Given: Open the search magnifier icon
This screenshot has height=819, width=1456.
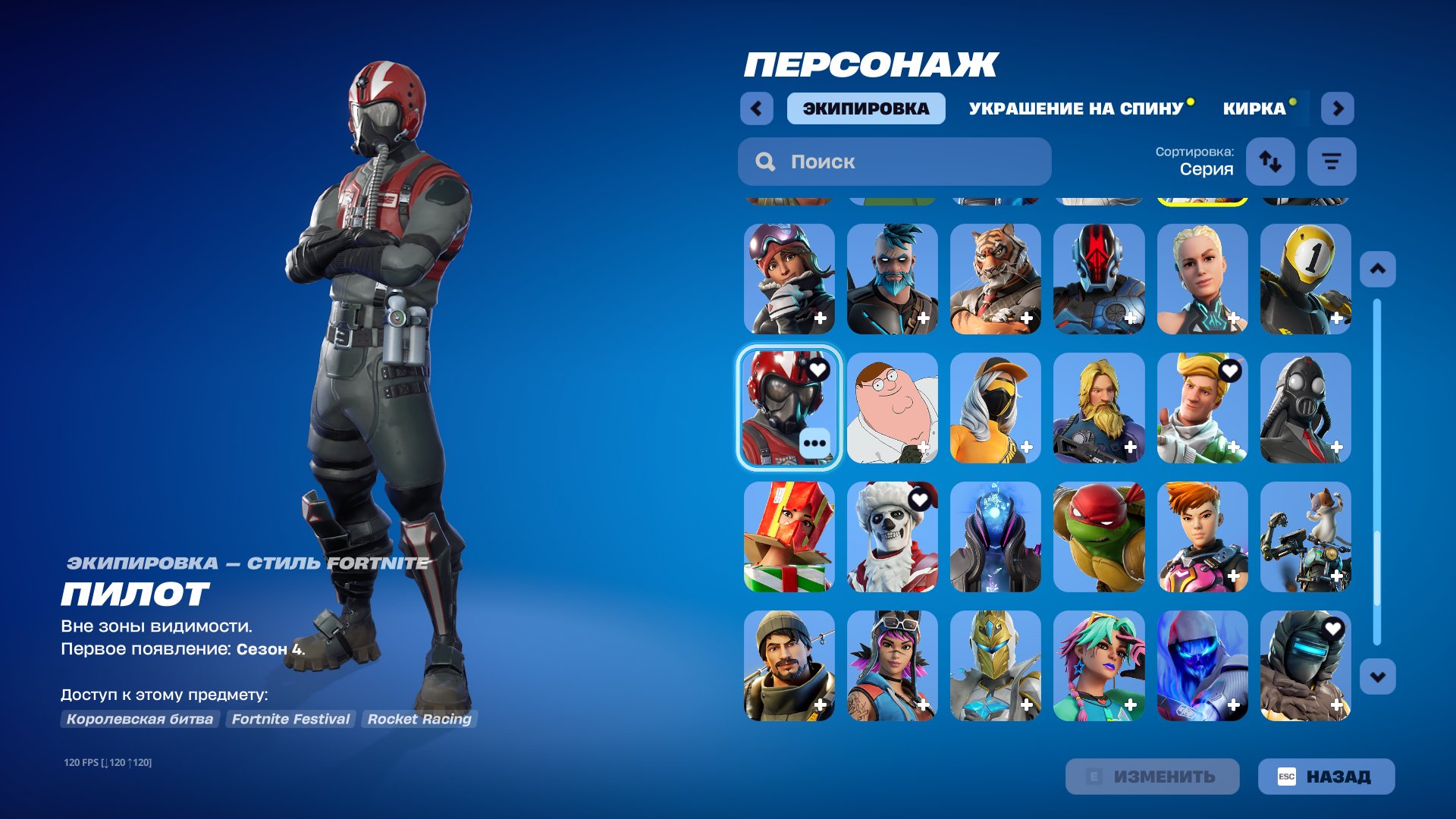Looking at the screenshot, I should 766,161.
